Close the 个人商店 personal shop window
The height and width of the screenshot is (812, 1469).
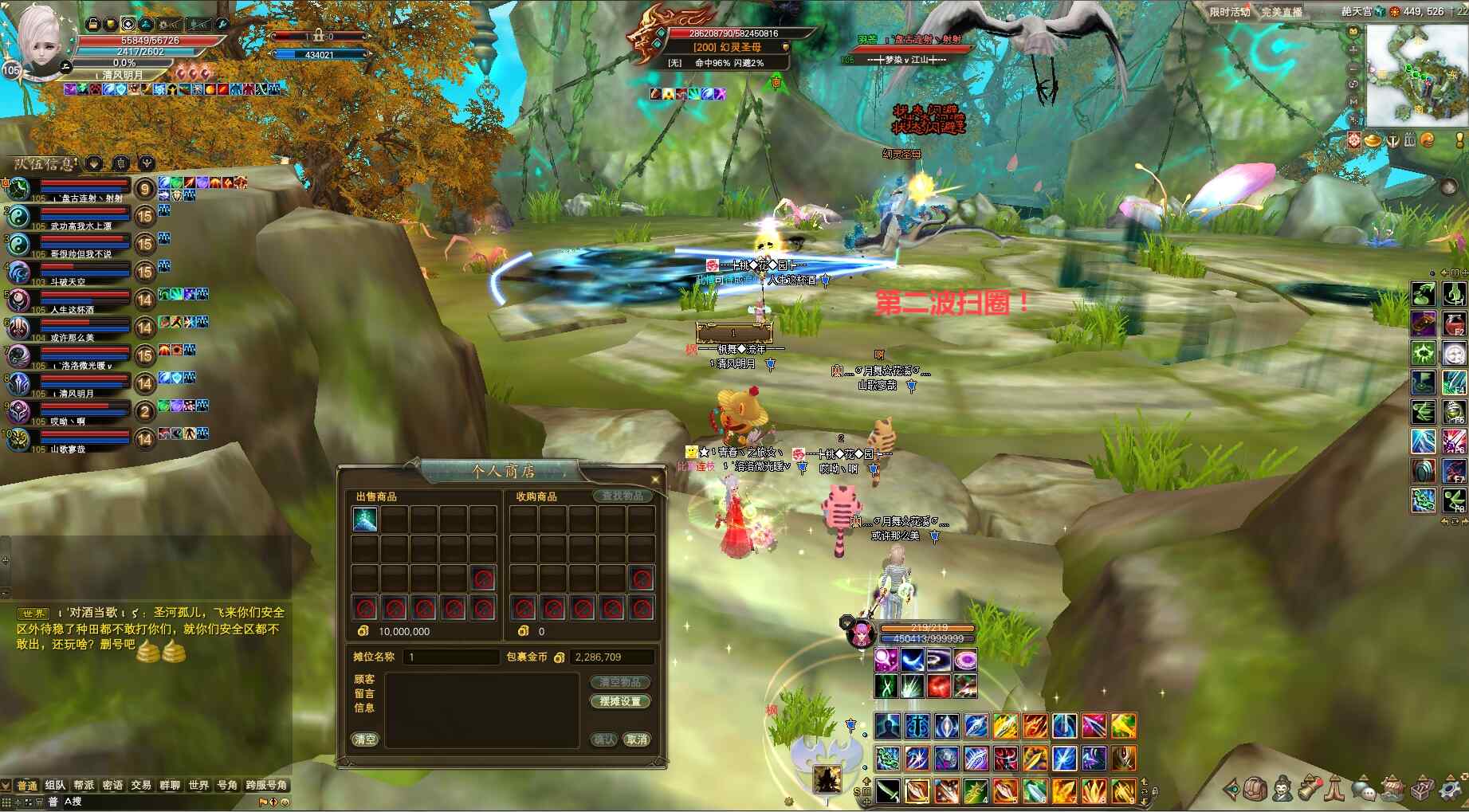coord(655,479)
